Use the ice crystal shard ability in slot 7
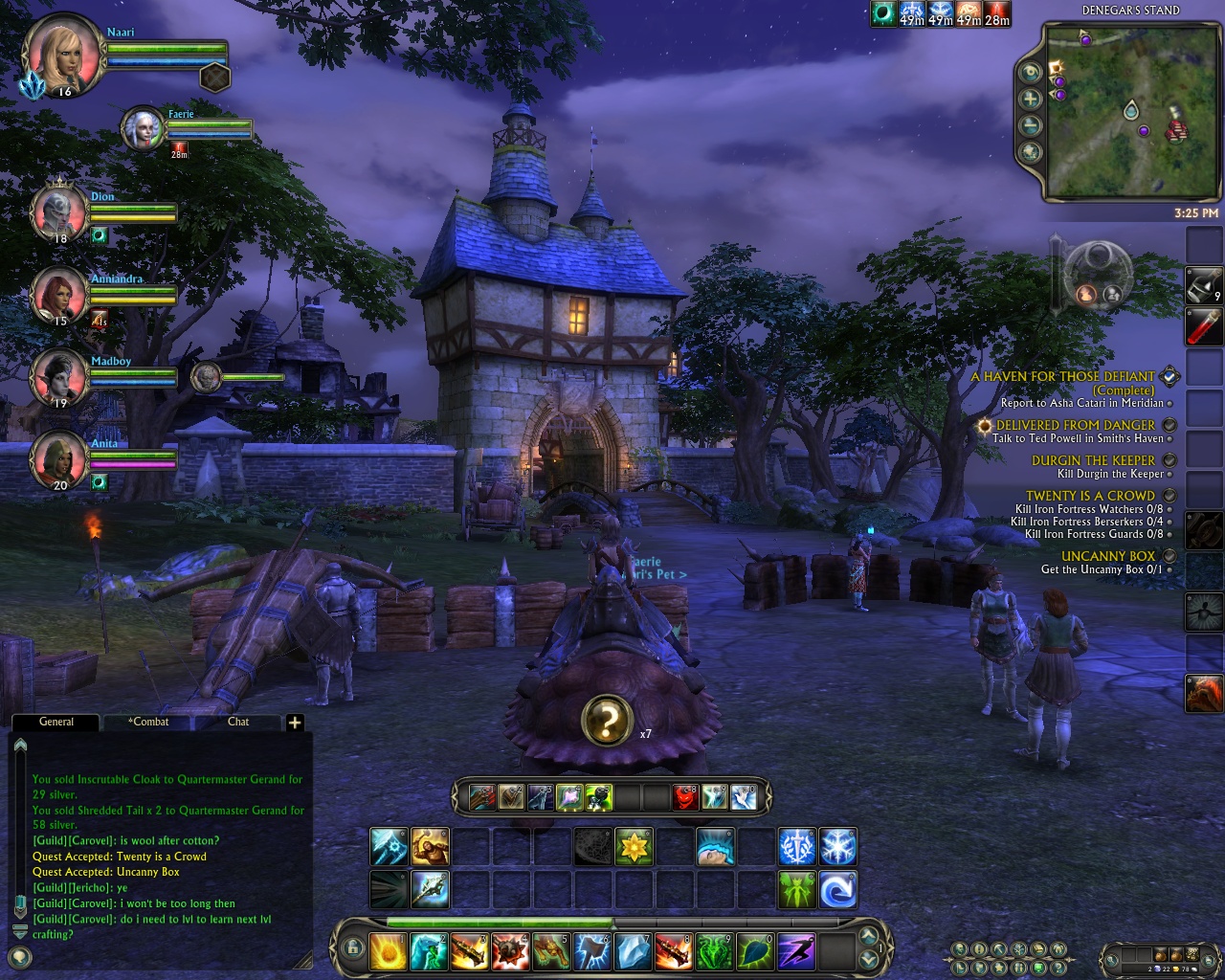Screen dimensions: 1225x980 point(633,951)
